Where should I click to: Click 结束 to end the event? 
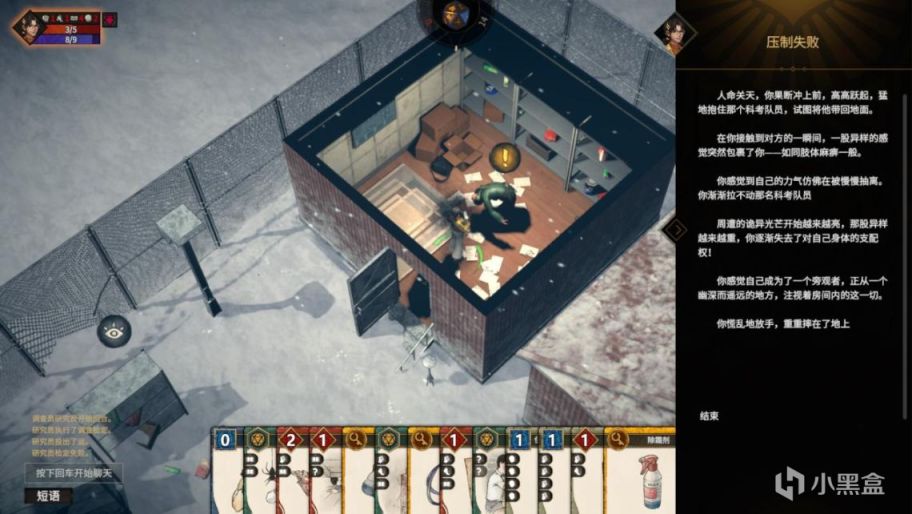[712, 415]
